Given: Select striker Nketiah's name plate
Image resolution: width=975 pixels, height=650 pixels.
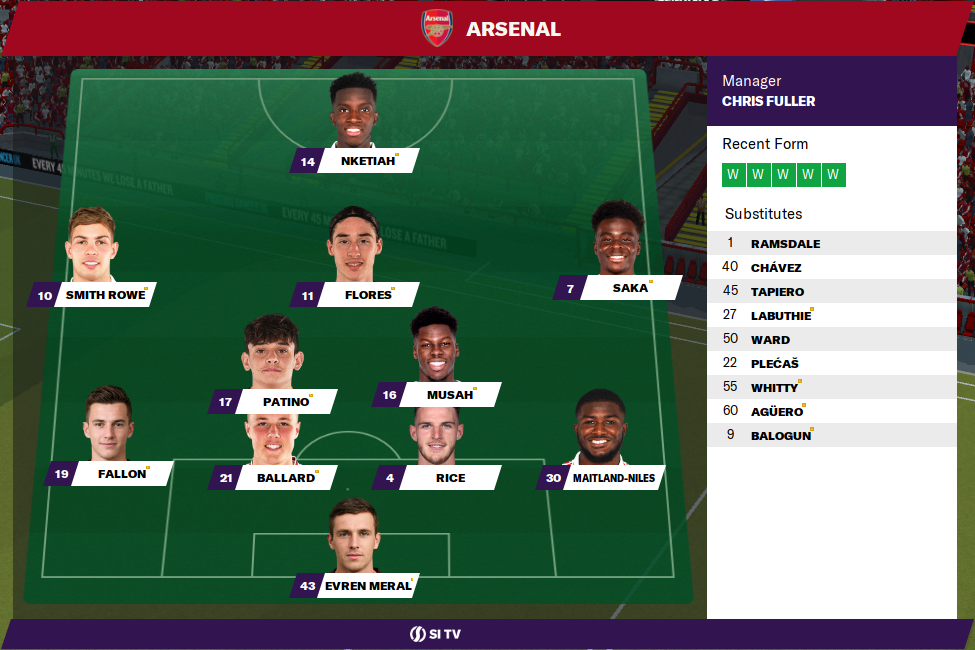Looking at the screenshot, I should click(x=366, y=161).
